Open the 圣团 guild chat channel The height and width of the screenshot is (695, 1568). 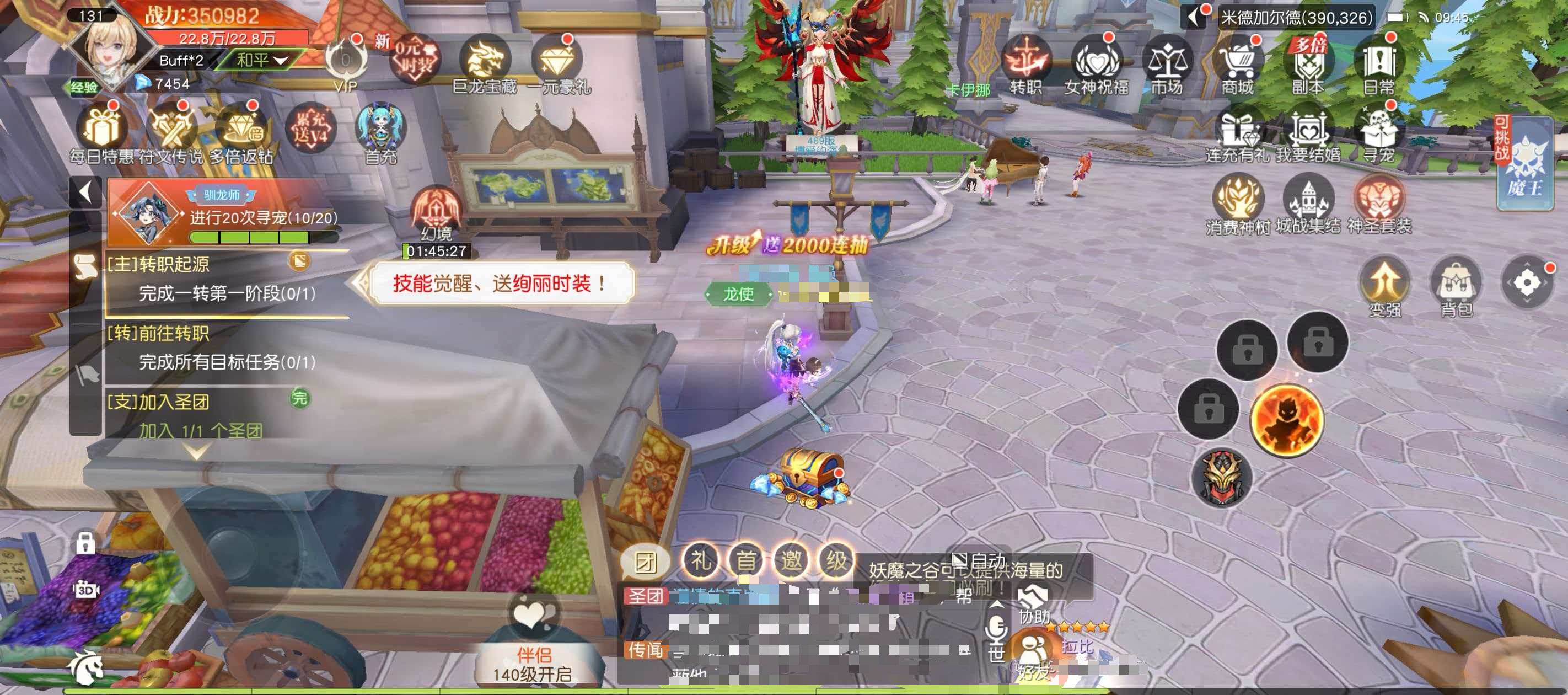pyautogui.click(x=645, y=595)
